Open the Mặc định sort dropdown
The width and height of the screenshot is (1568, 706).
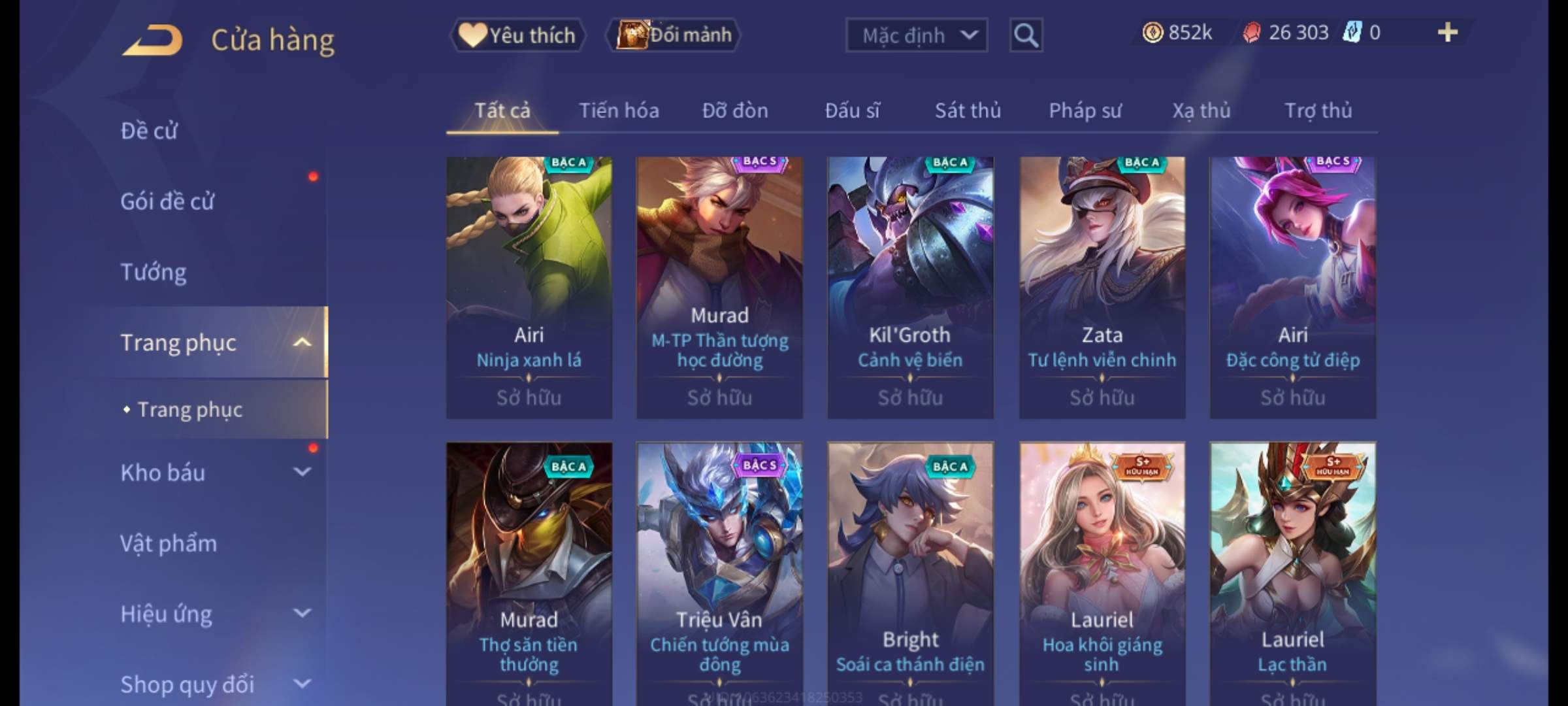pos(916,35)
